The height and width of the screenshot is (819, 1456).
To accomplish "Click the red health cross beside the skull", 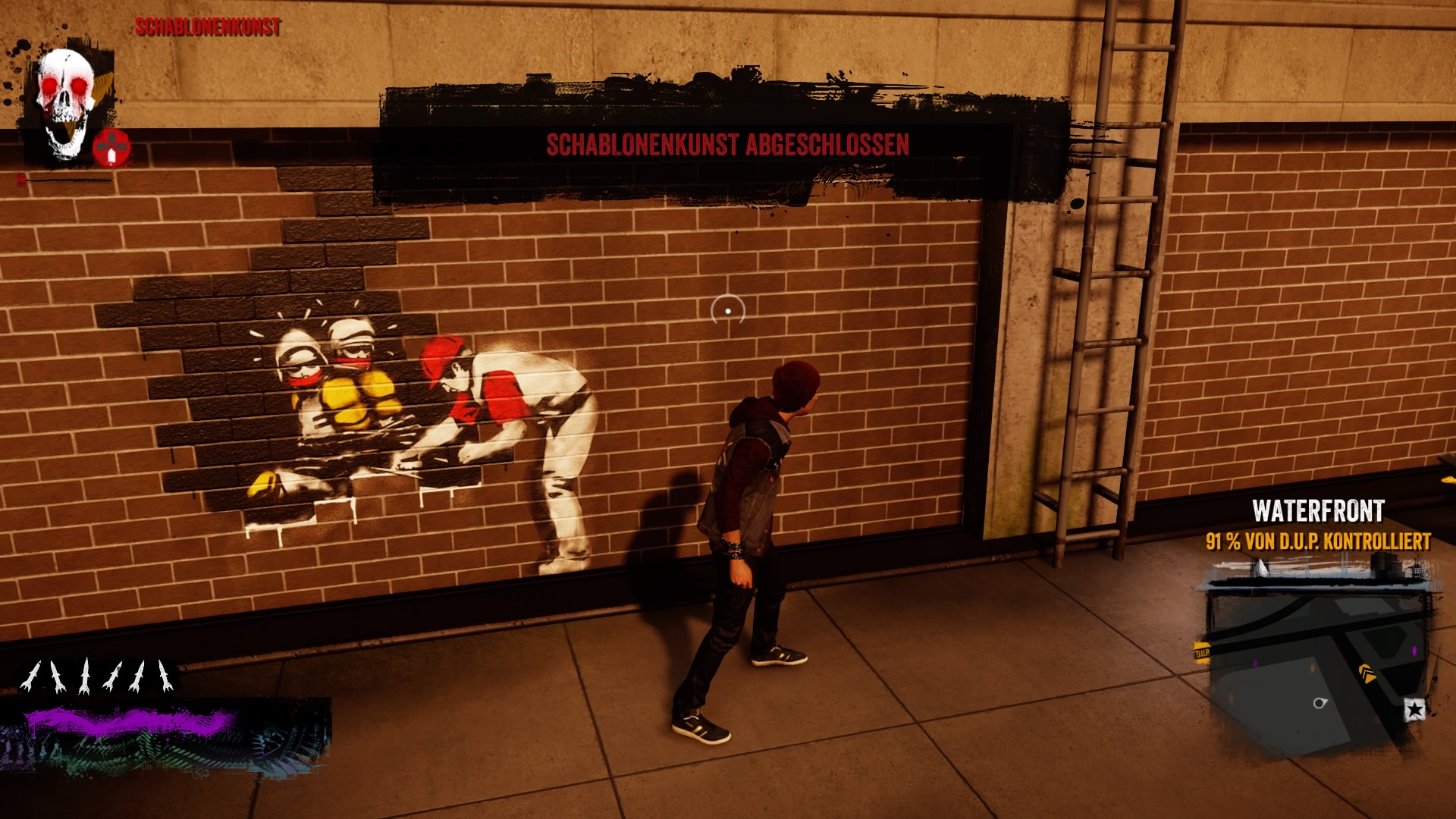I will pos(111,149).
